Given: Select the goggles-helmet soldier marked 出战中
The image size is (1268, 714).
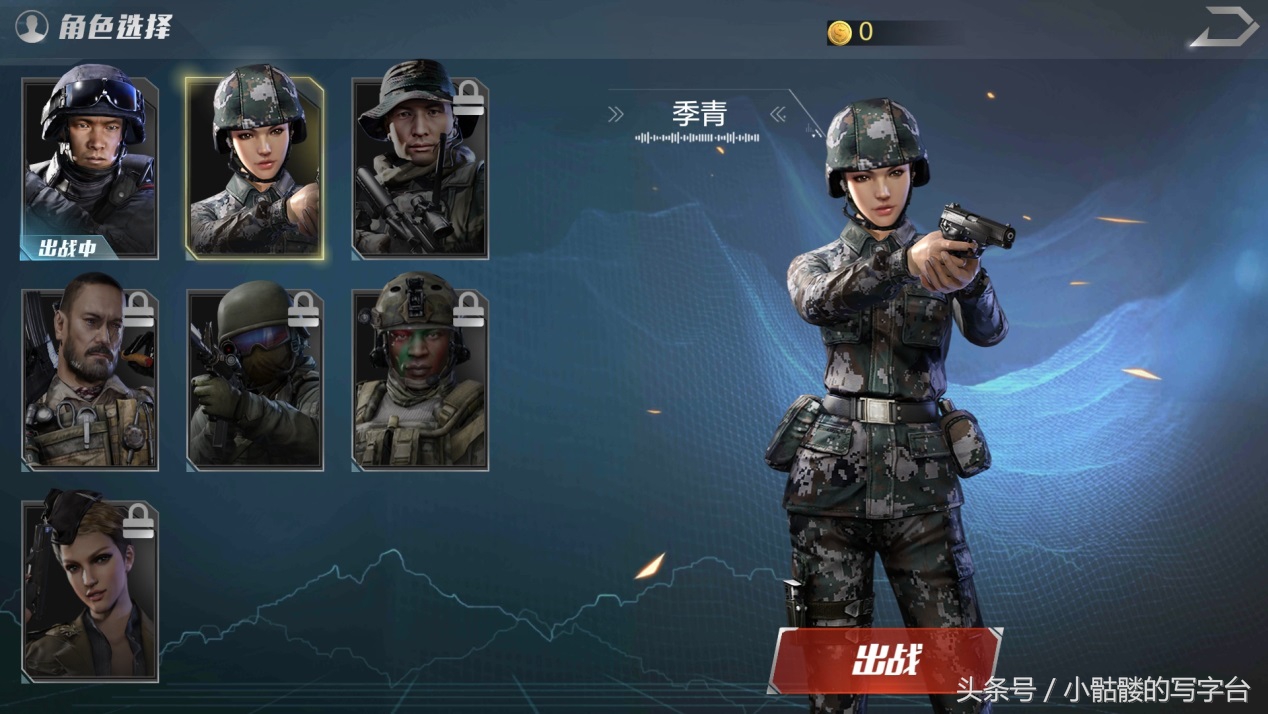Looking at the screenshot, I should (x=90, y=168).
